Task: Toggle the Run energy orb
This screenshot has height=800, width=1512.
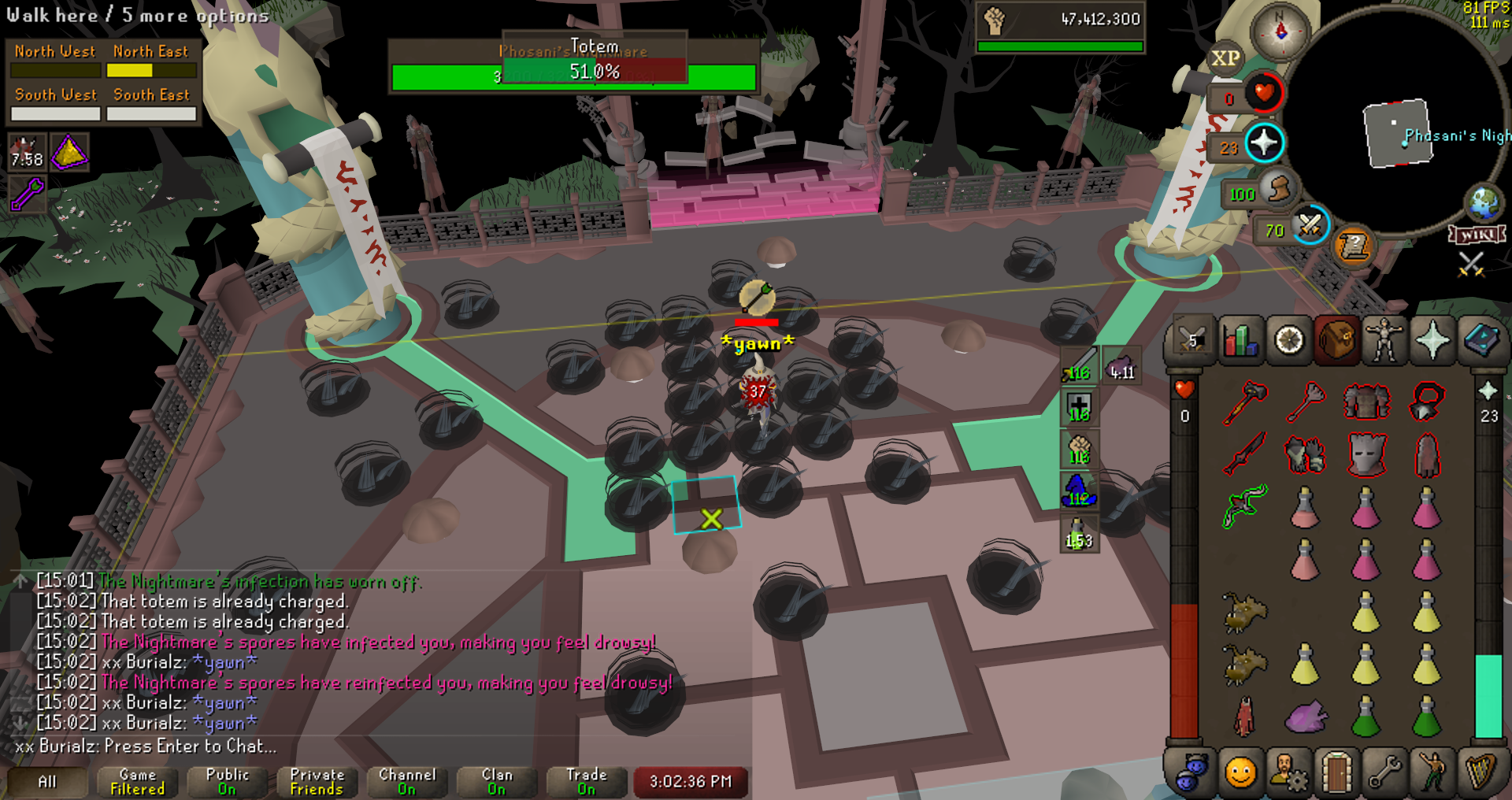Action: pos(1277,189)
